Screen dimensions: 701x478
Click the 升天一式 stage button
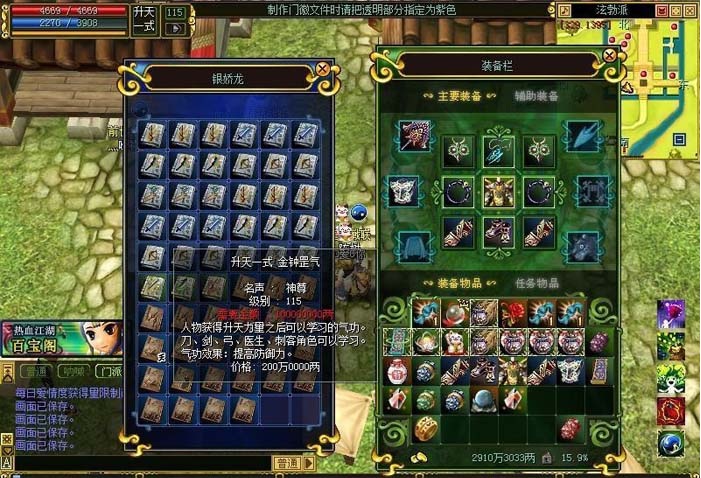[x=144, y=18]
